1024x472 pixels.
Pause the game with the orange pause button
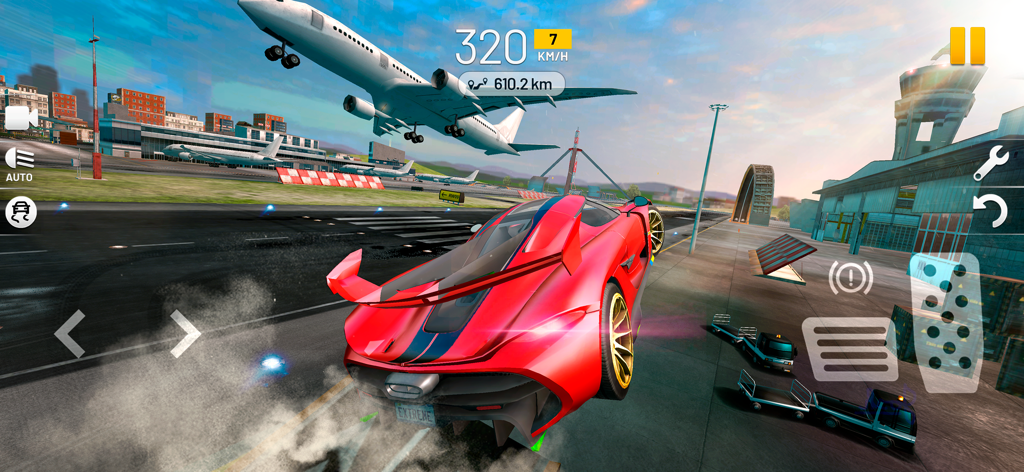pyautogui.click(x=967, y=46)
